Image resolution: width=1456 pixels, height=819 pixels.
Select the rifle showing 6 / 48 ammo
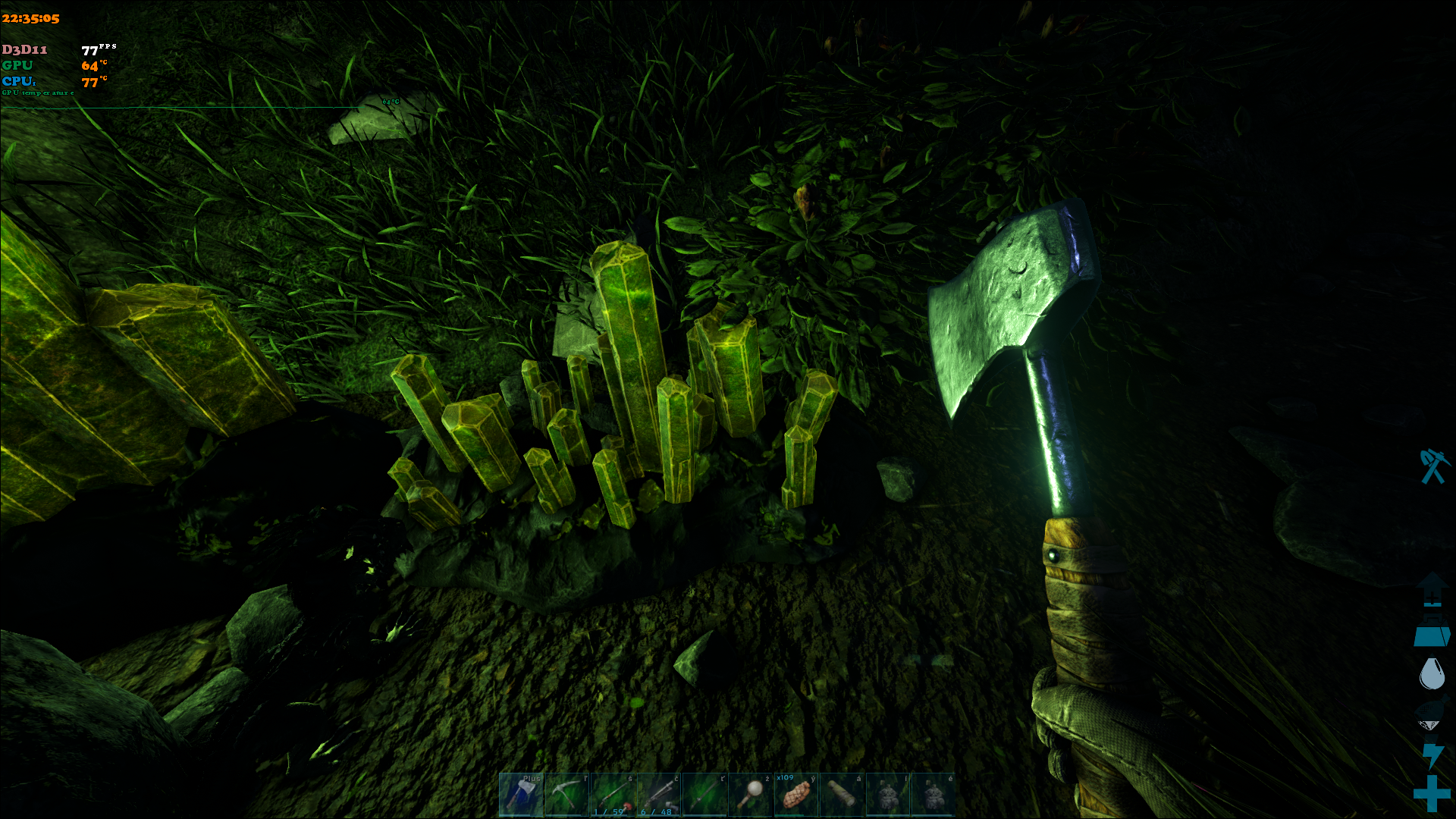pos(658,794)
